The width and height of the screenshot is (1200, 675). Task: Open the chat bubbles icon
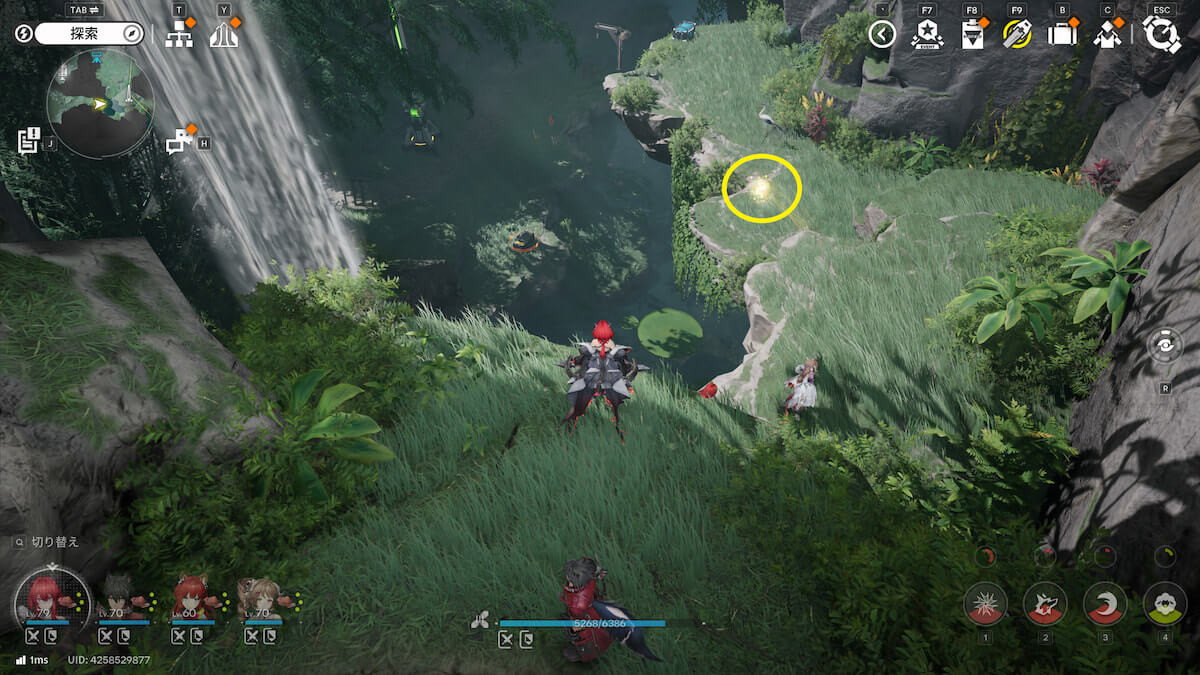click(x=179, y=142)
